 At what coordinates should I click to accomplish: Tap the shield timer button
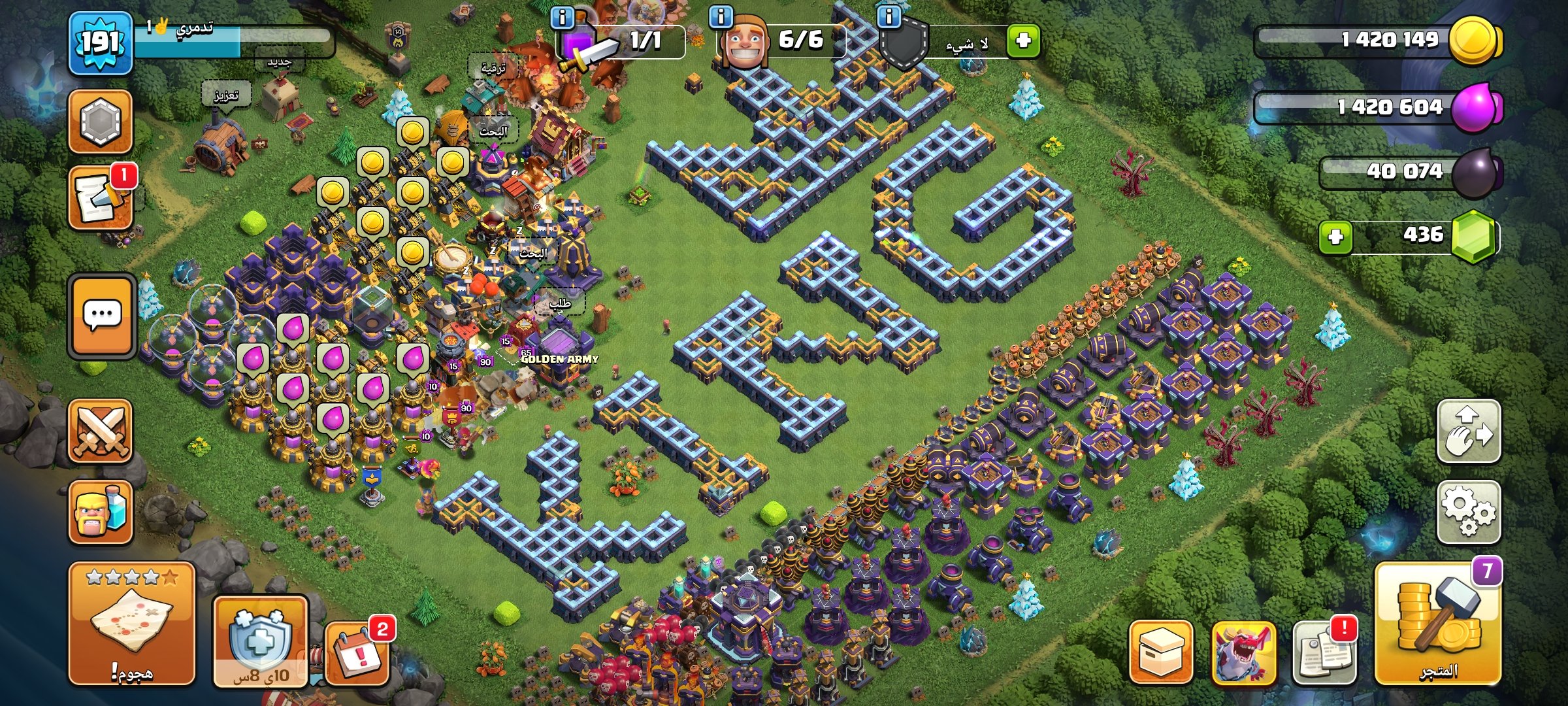[260, 641]
